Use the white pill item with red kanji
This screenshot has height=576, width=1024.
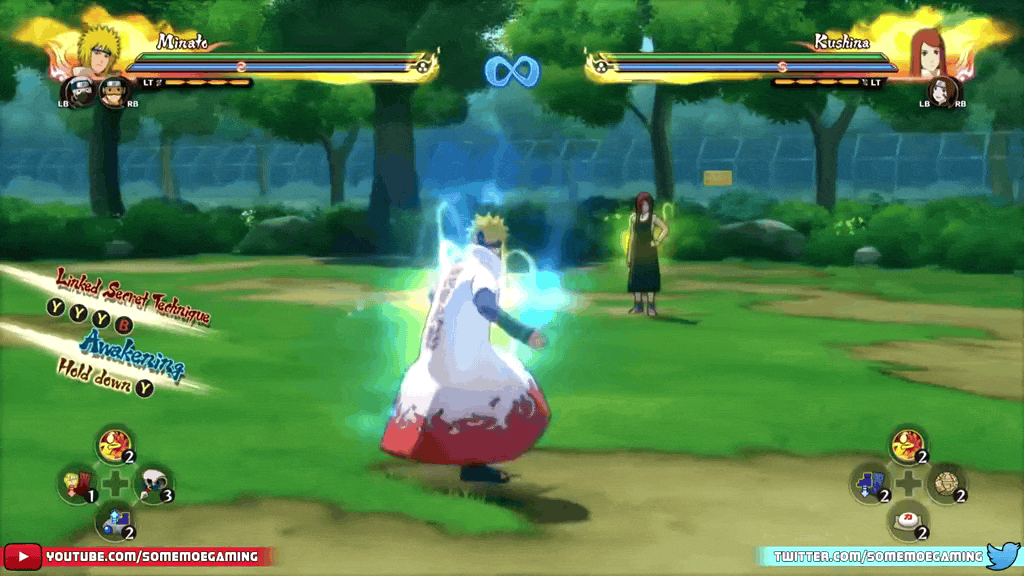pyautogui.click(x=906, y=521)
